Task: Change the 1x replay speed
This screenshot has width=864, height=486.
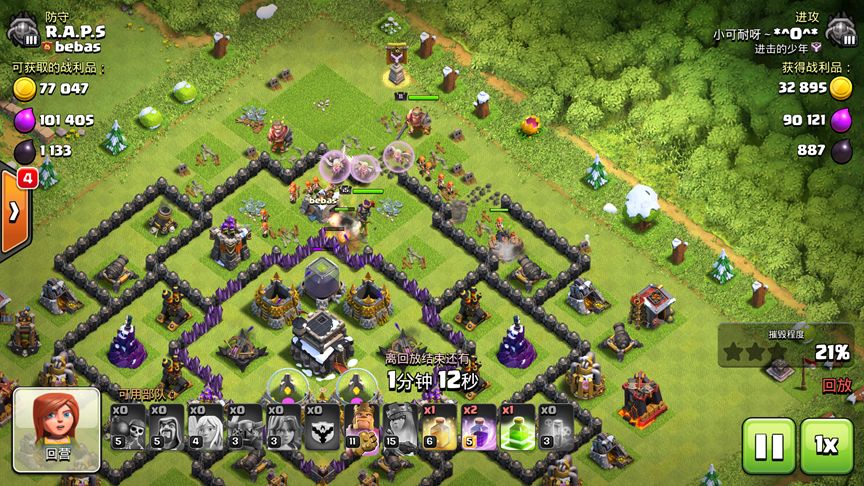Action: tap(826, 446)
